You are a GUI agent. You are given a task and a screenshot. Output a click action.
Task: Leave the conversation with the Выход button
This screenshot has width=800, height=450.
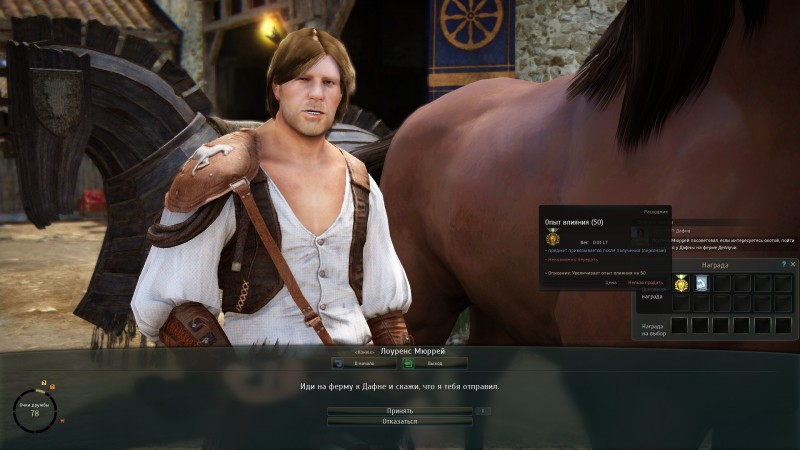click(434, 363)
